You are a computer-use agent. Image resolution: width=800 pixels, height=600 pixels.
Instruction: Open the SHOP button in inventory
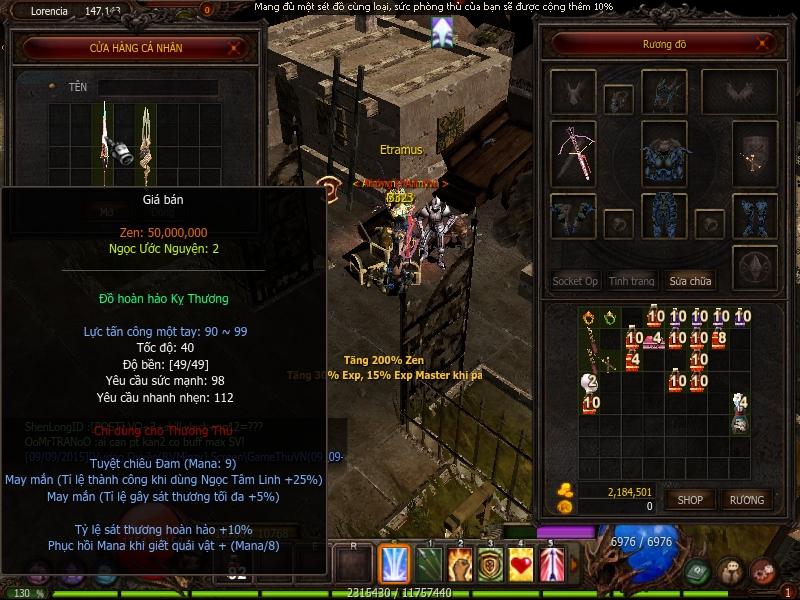[x=691, y=499]
